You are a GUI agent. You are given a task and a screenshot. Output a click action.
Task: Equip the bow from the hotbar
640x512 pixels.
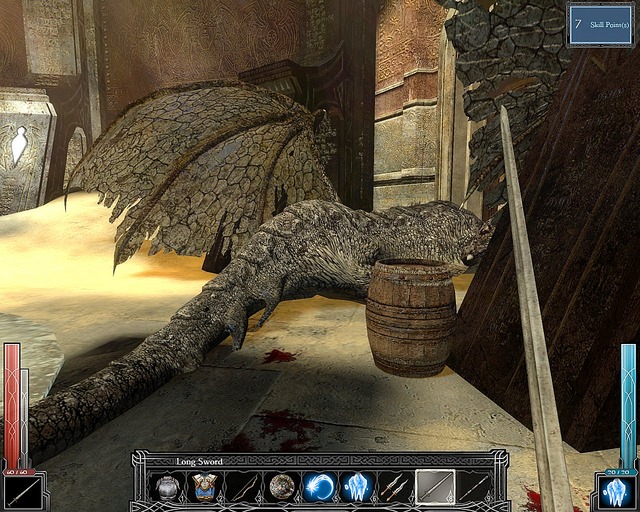(x=243, y=488)
